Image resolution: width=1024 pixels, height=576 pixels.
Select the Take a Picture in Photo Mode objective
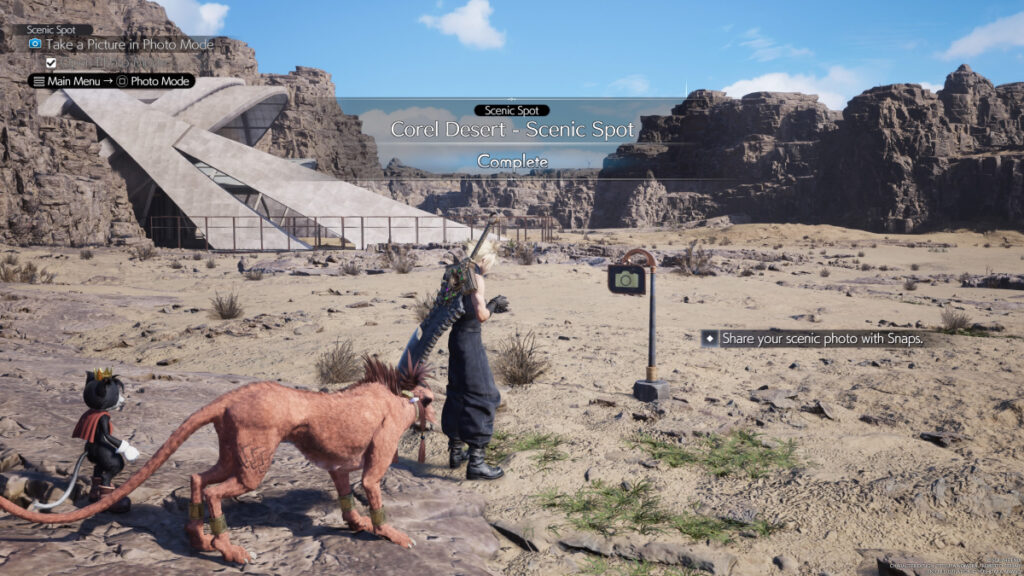point(129,44)
